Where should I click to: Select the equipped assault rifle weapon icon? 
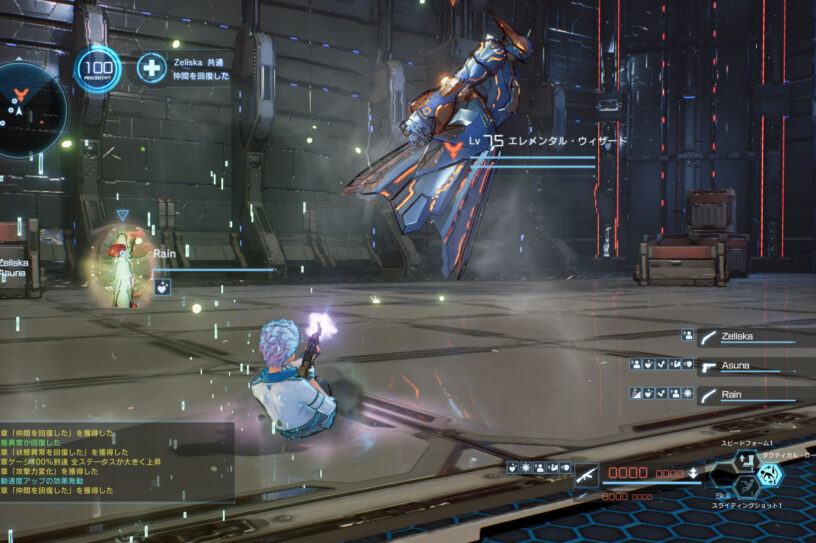pyautogui.click(x=587, y=474)
